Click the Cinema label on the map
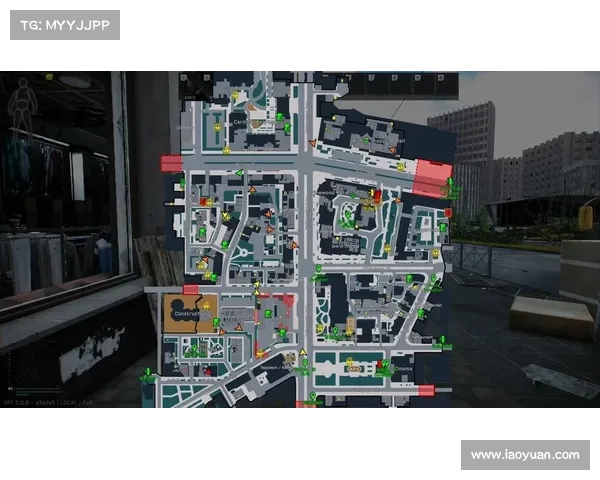600x480 pixels. pos(402,368)
